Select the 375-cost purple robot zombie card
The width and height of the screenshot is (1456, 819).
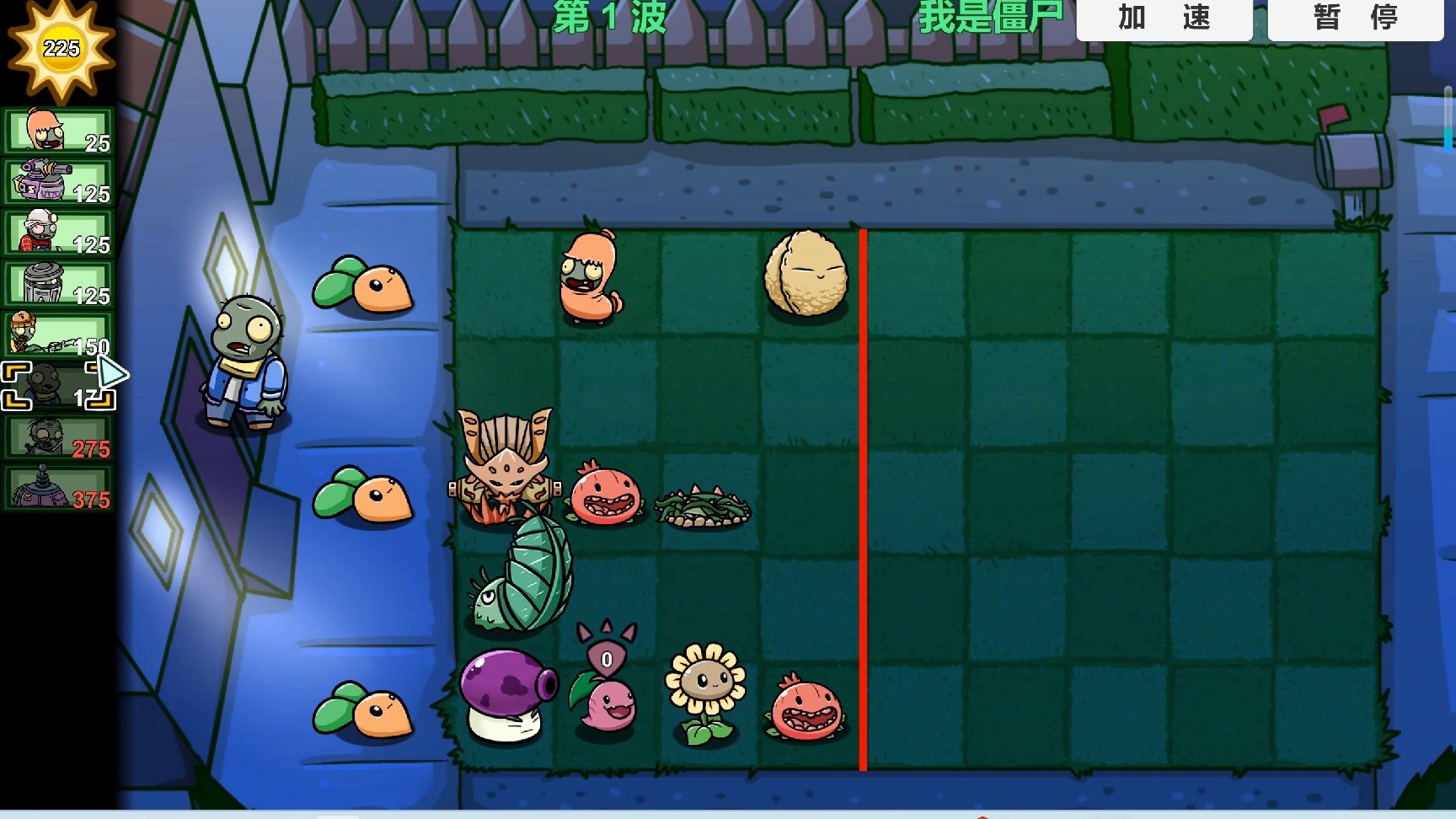click(x=59, y=489)
